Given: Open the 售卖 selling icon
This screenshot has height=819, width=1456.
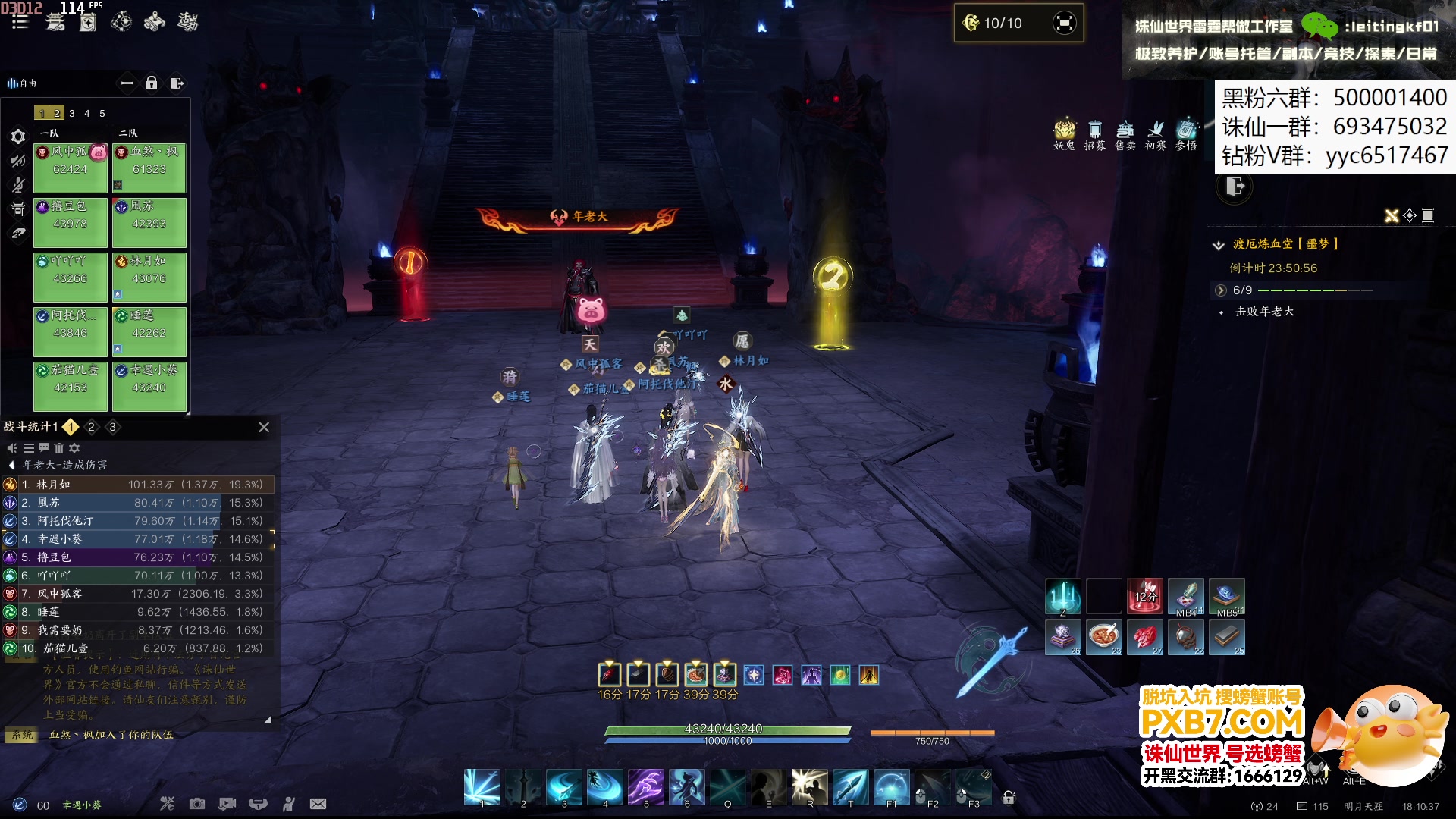Looking at the screenshot, I should pos(1125,135).
